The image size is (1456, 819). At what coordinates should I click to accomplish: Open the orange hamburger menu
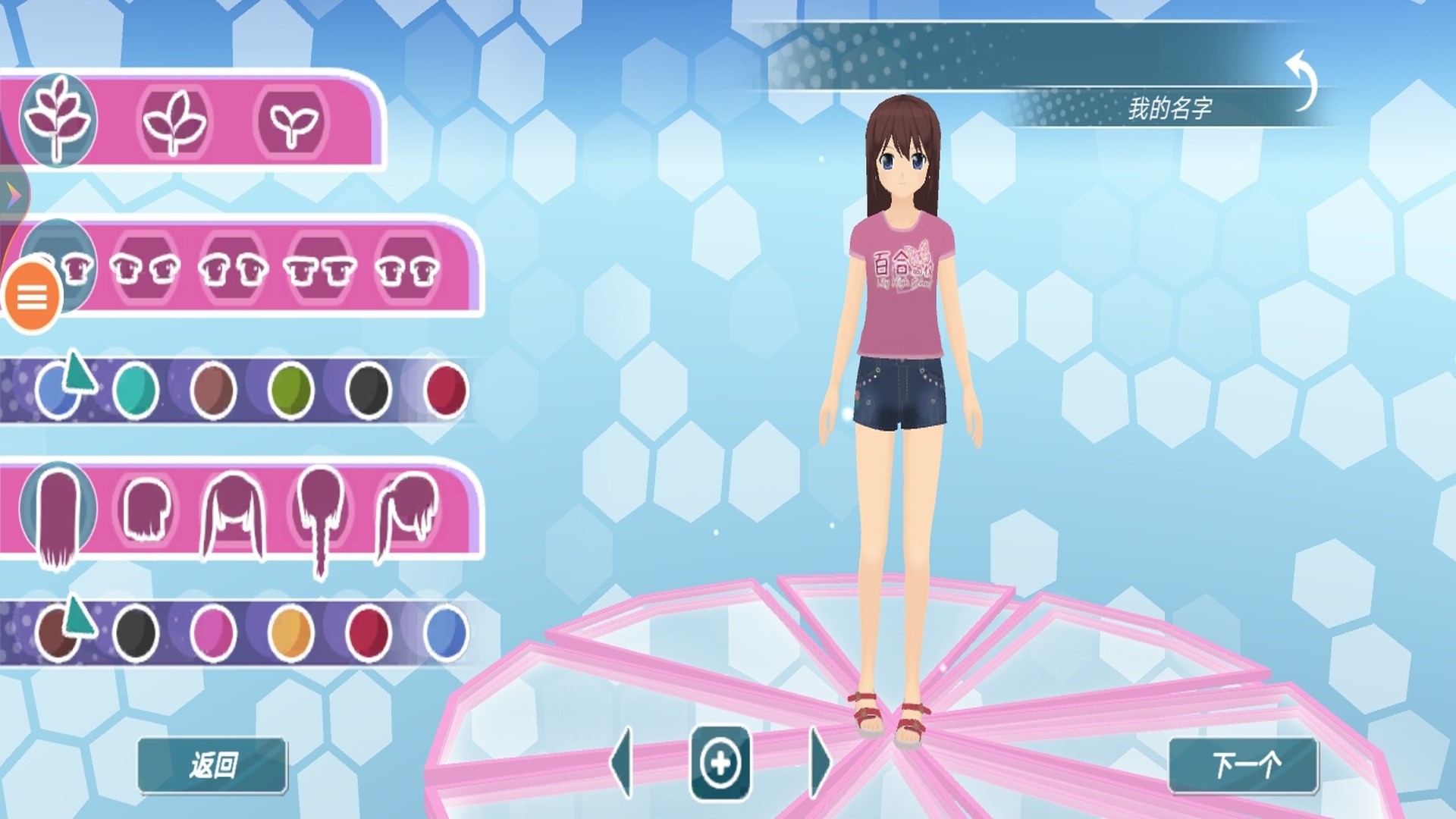click(x=32, y=298)
